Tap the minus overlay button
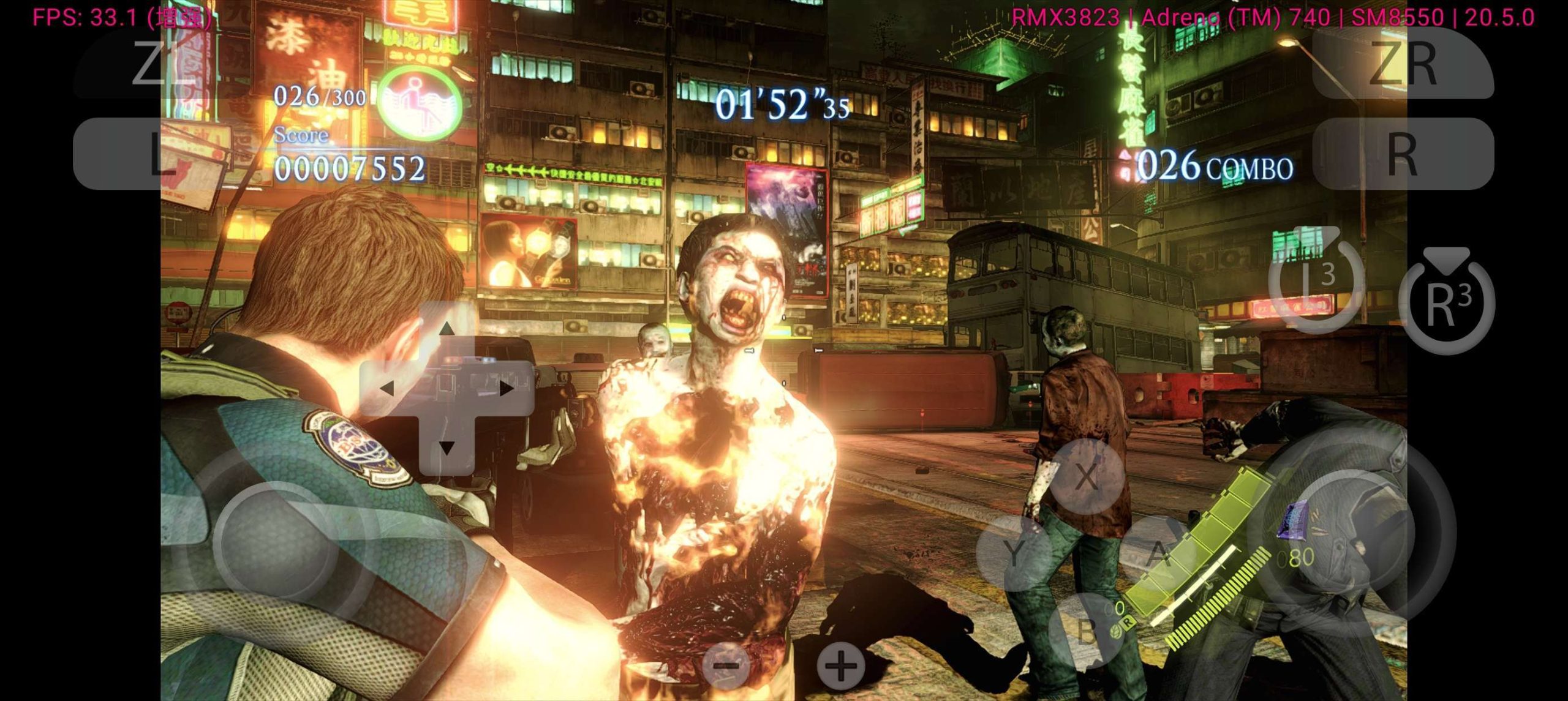Screen dimensions: 1568x701 727,665
